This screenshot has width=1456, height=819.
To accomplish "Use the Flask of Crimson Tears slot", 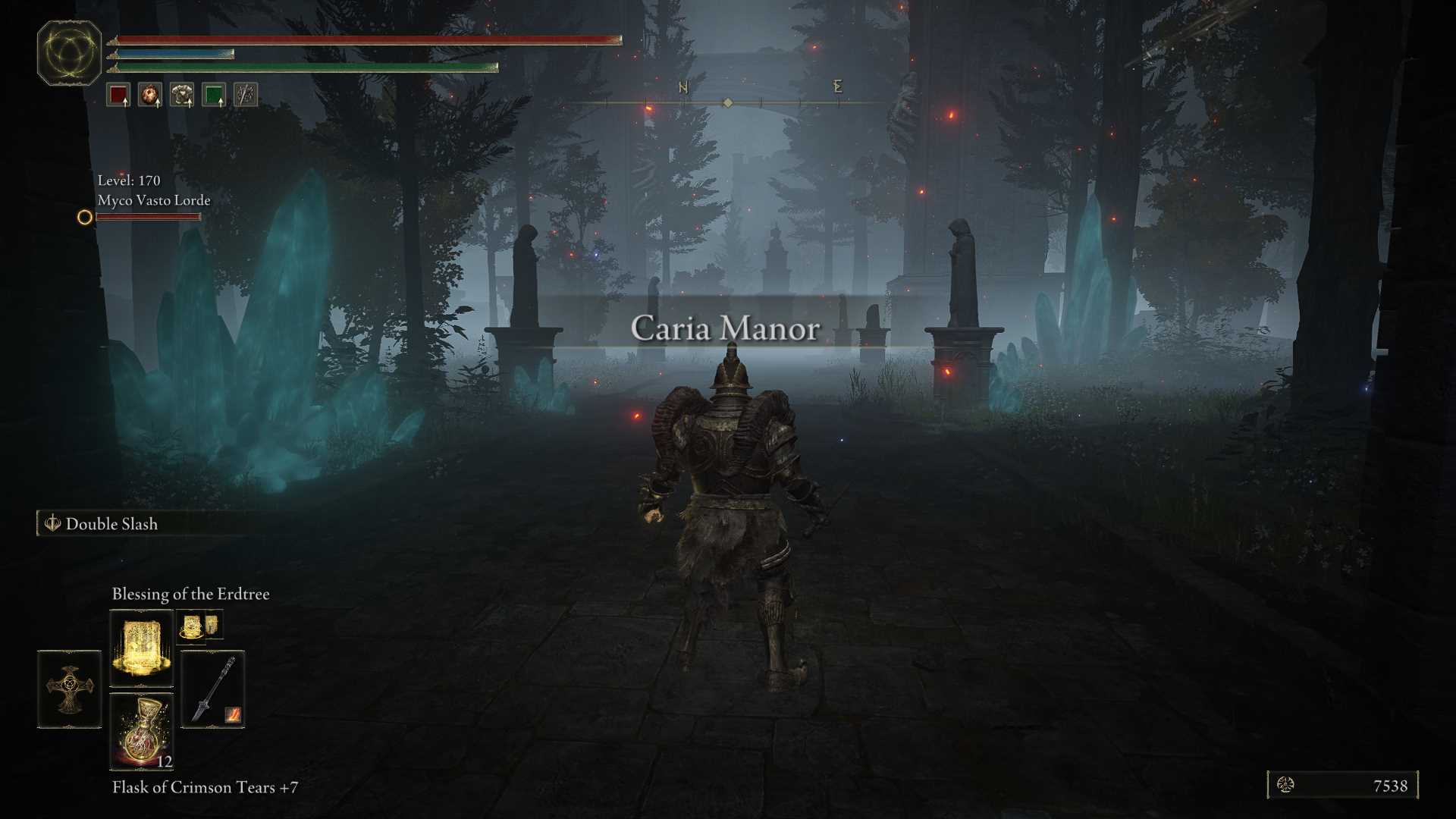I will (141, 732).
